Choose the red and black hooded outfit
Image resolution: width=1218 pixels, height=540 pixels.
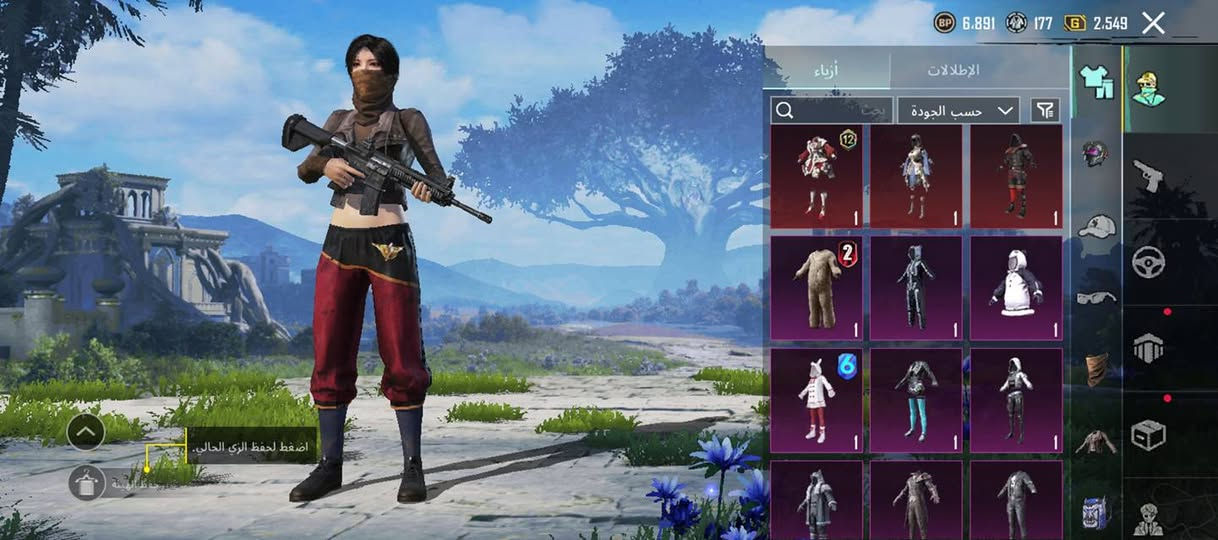(x=1016, y=176)
